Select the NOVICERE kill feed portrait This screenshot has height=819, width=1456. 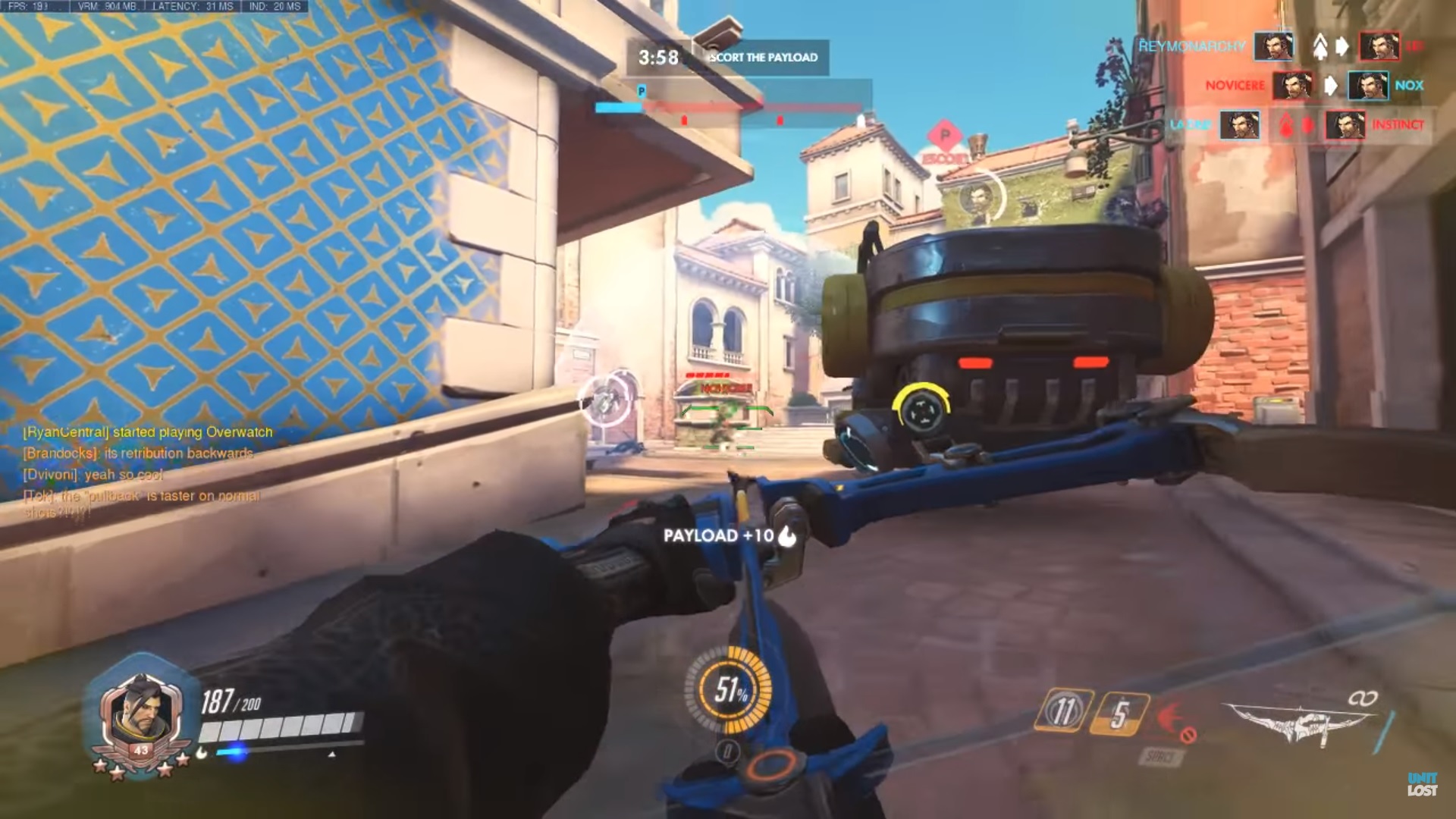pyautogui.click(x=1292, y=86)
